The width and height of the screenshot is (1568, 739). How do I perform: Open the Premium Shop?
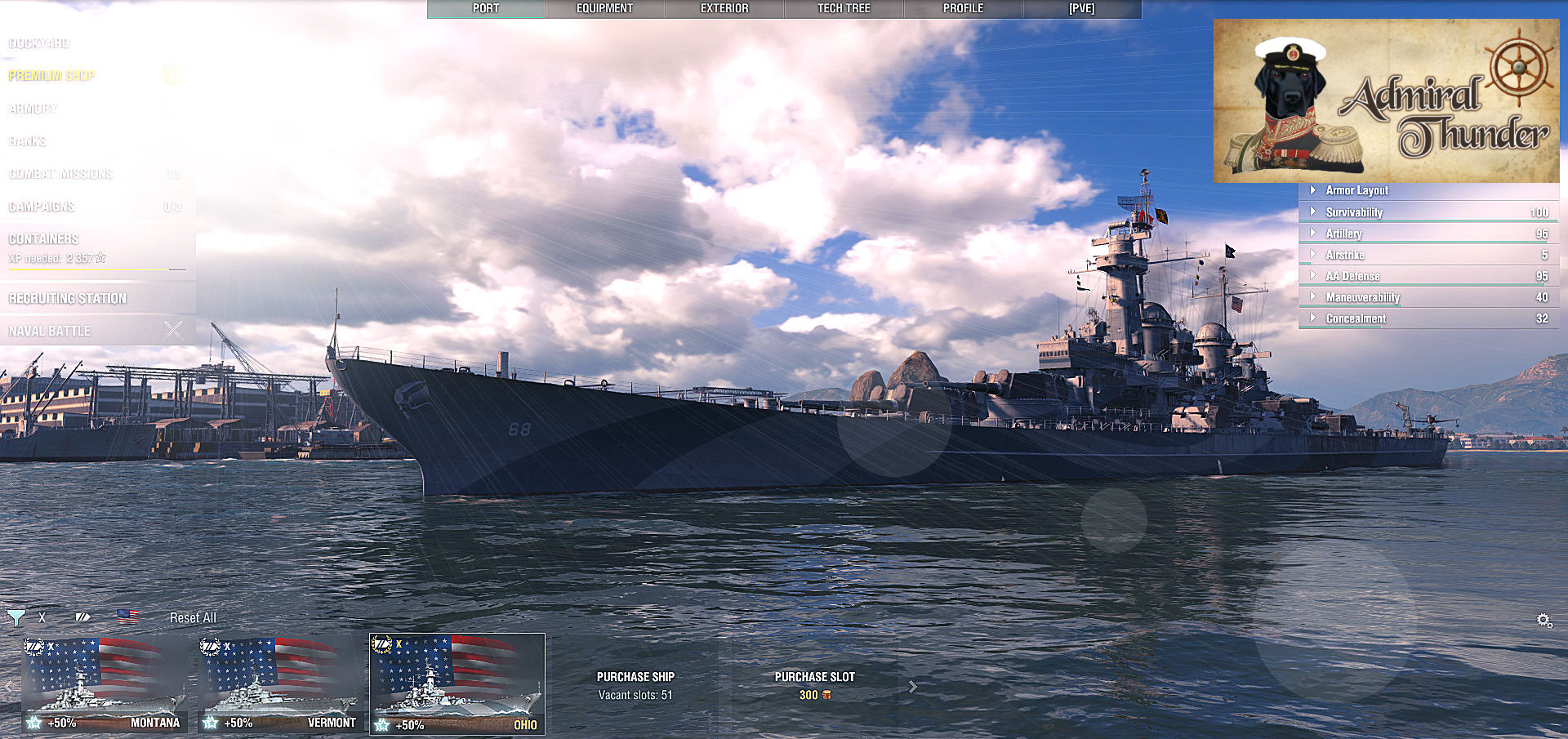click(52, 76)
